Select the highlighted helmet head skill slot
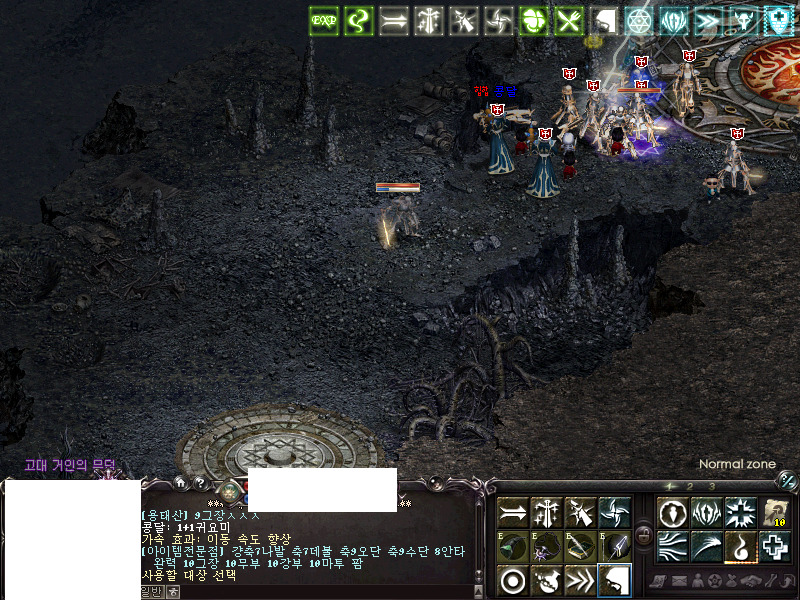This screenshot has height=600, width=800. (x=615, y=580)
